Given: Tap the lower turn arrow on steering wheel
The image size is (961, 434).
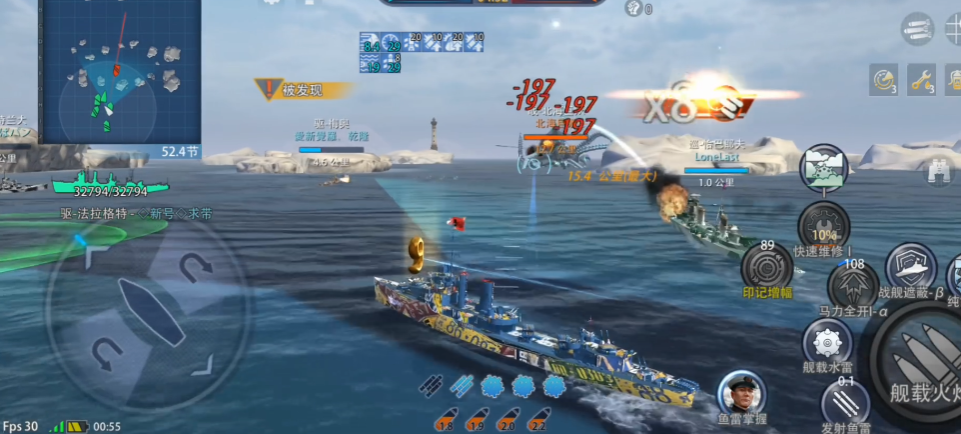Looking at the screenshot, I should pos(106,352).
